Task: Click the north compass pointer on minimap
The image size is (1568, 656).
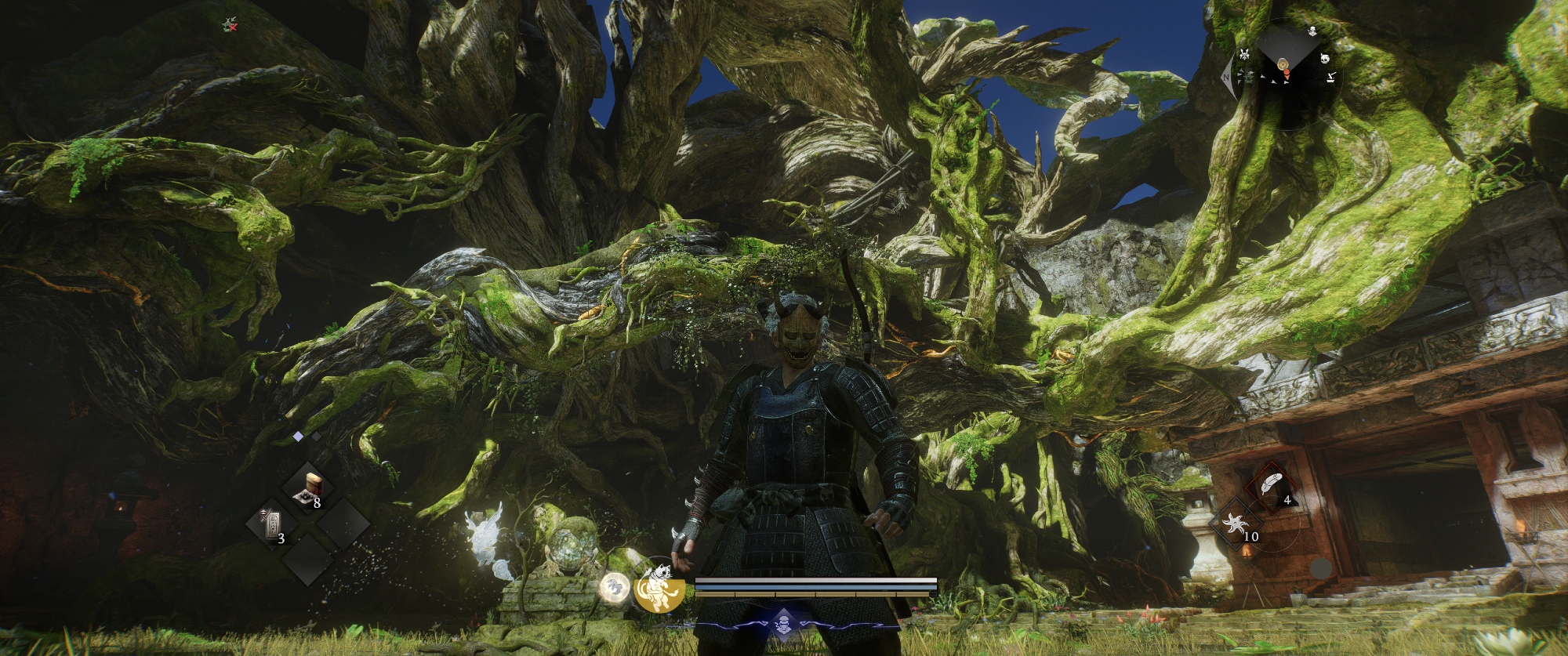Action: 1227,77
